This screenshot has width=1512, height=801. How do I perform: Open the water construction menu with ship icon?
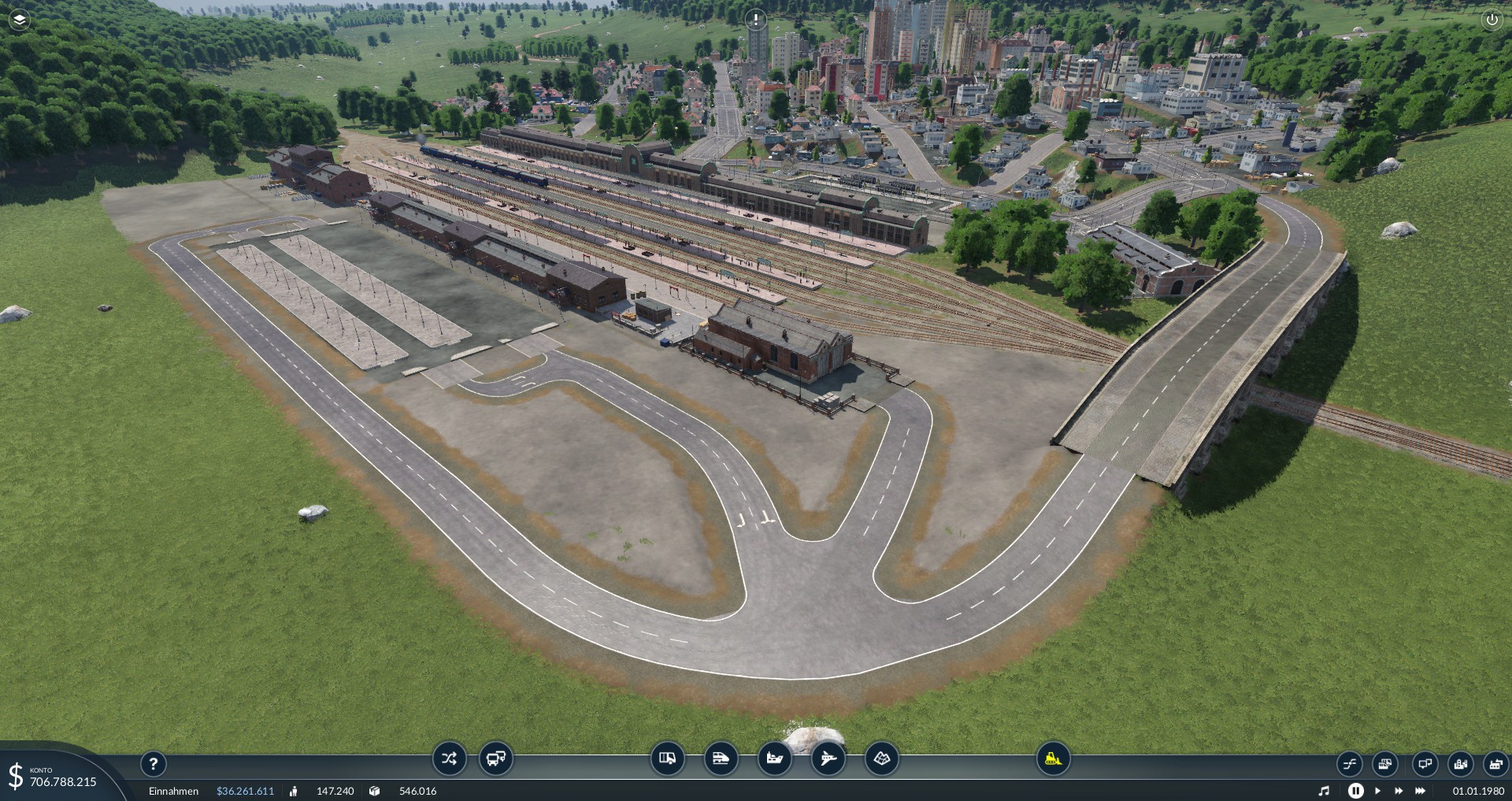coord(774,758)
